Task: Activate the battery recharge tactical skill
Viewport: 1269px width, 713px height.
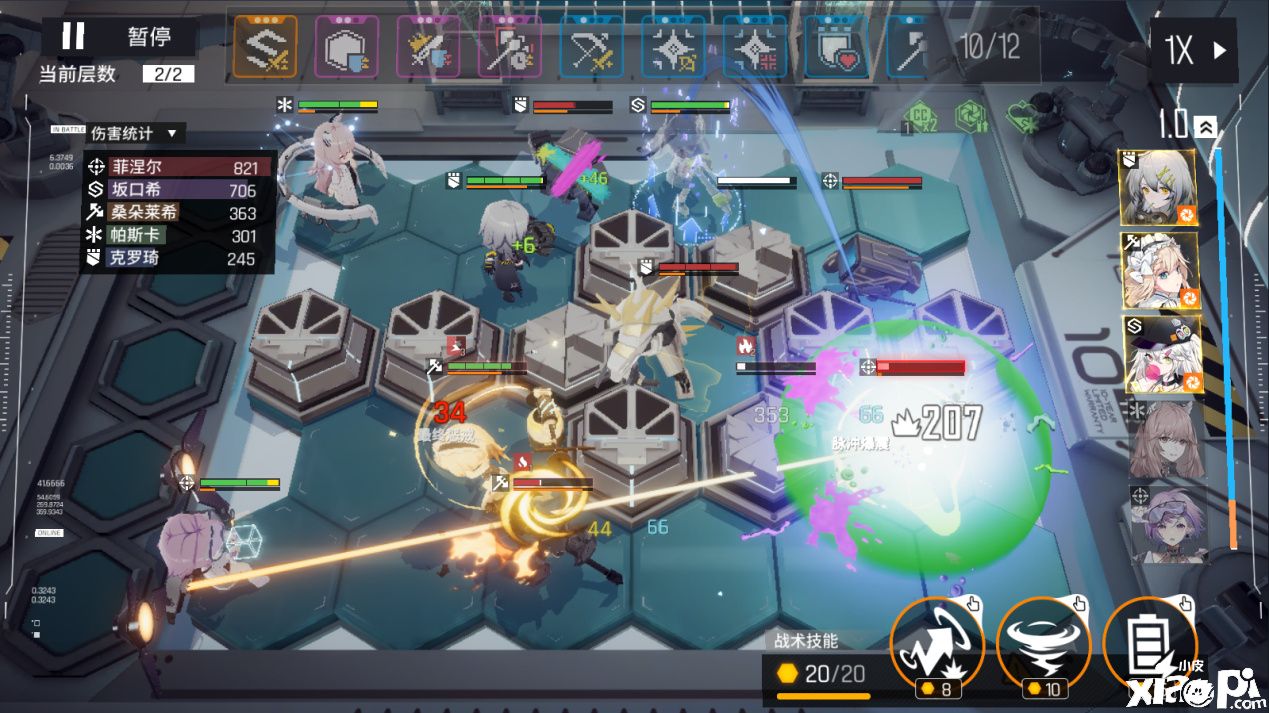Action: click(x=1149, y=644)
